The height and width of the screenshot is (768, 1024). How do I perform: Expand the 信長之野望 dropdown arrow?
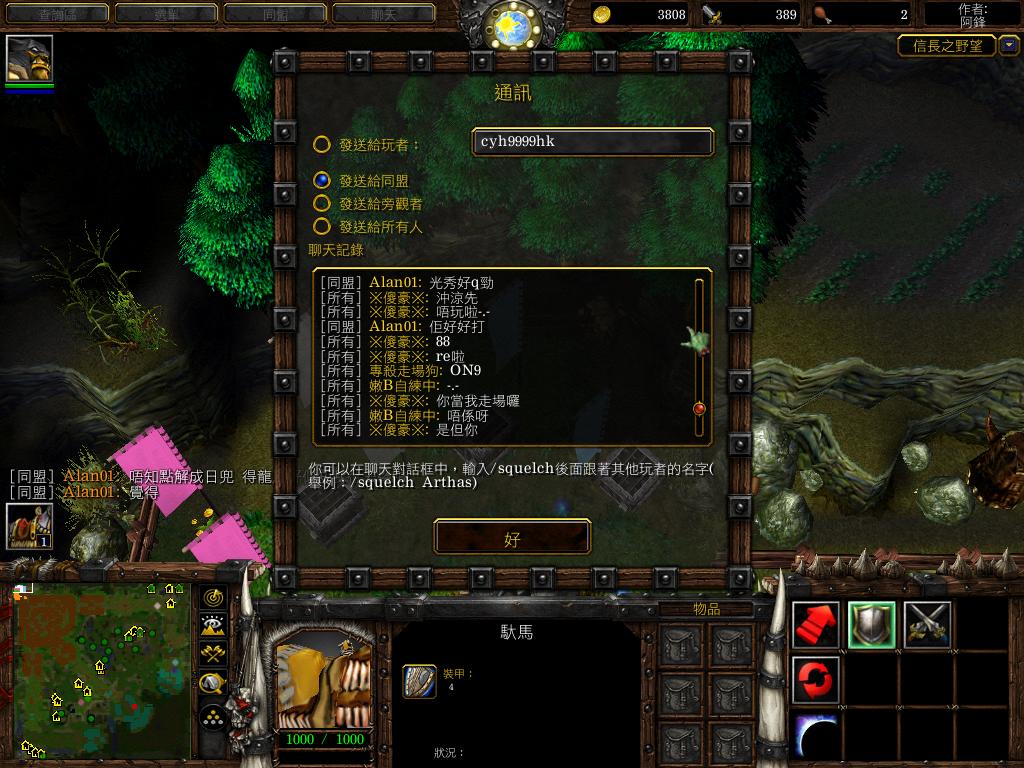coord(1009,46)
